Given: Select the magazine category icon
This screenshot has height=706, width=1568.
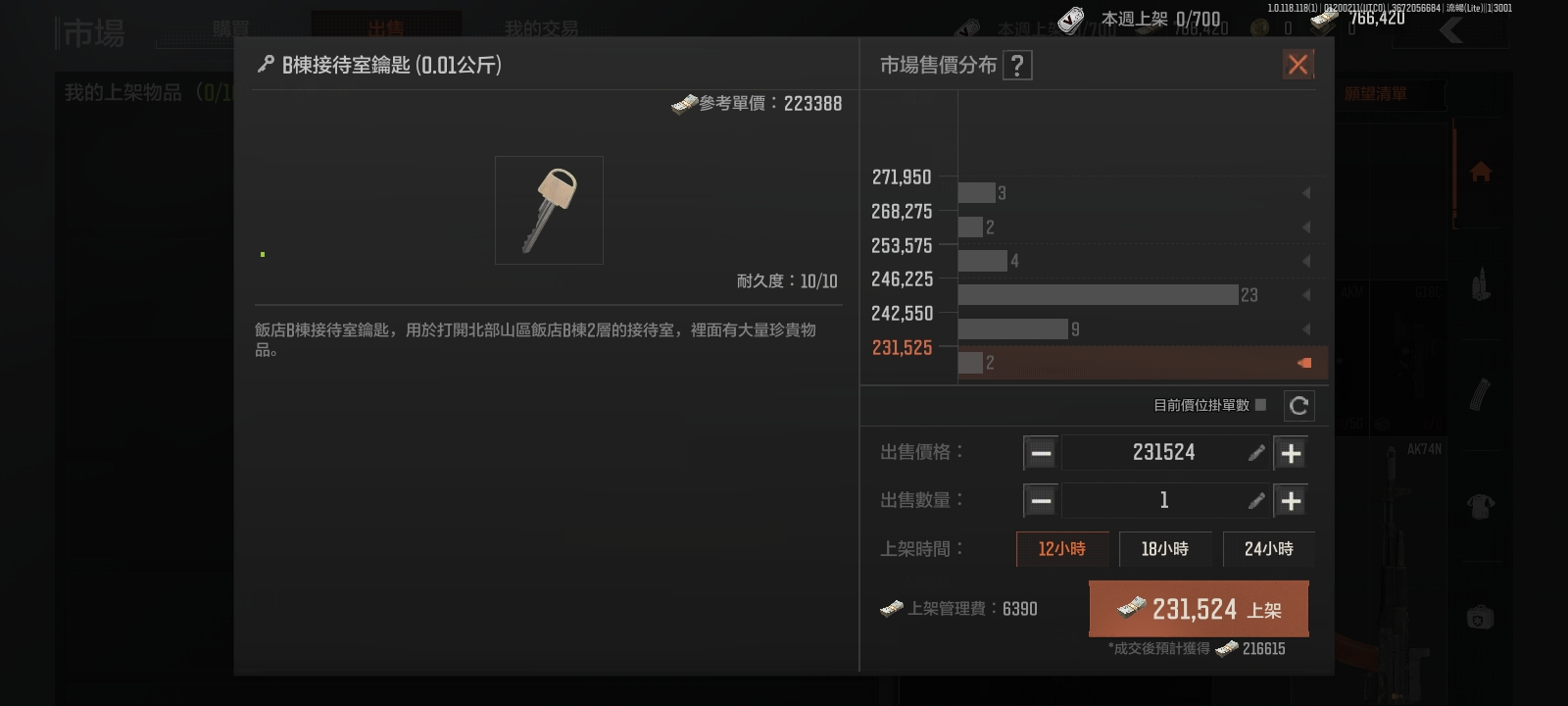Looking at the screenshot, I should point(1480,392).
